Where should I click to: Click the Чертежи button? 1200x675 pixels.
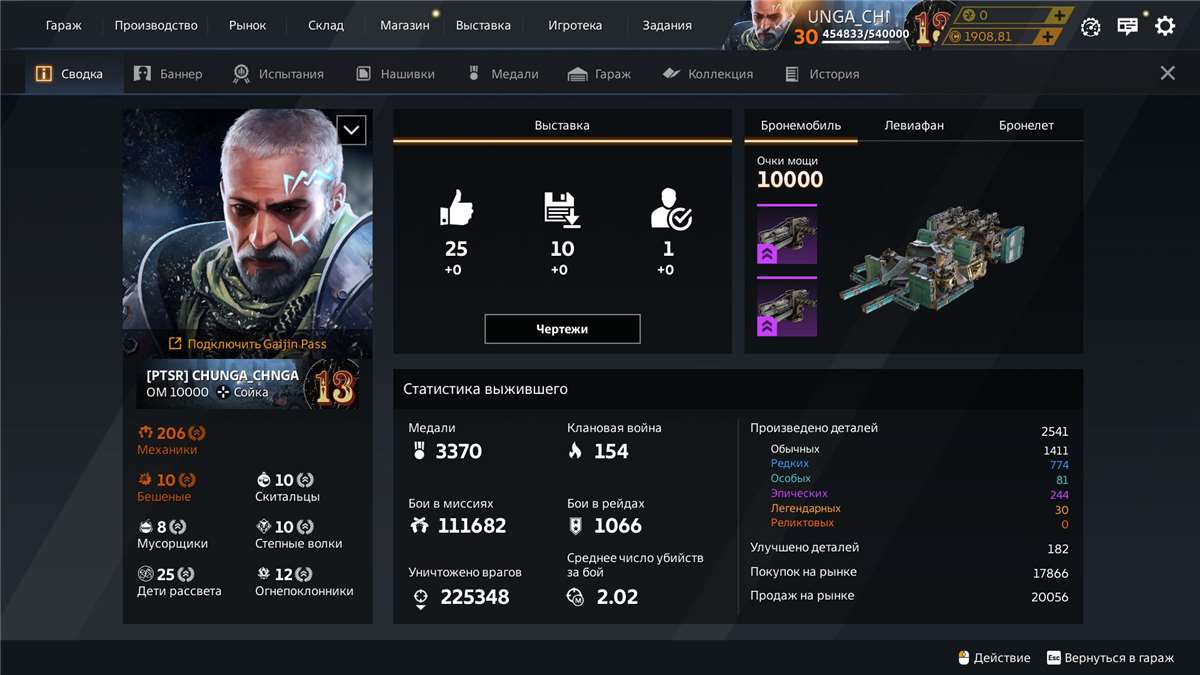pos(562,329)
